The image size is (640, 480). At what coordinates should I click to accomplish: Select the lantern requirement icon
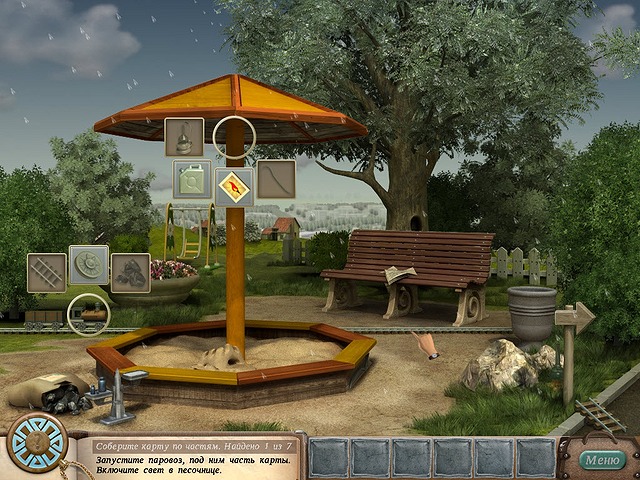(x=184, y=138)
